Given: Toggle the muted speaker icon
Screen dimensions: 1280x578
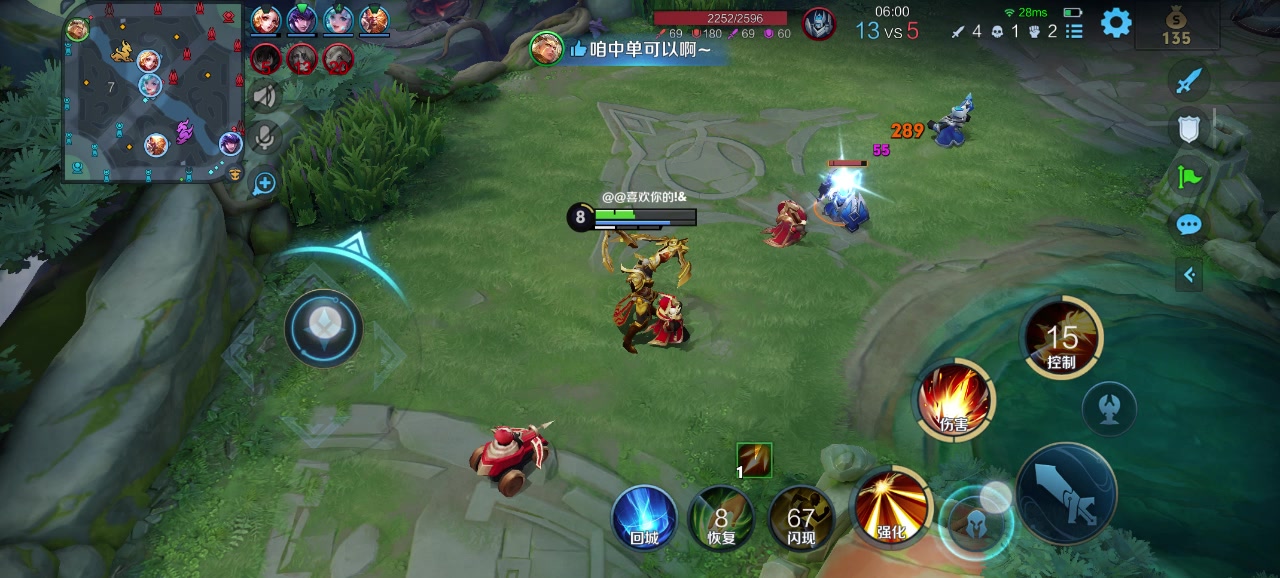Looking at the screenshot, I should point(265,96).
